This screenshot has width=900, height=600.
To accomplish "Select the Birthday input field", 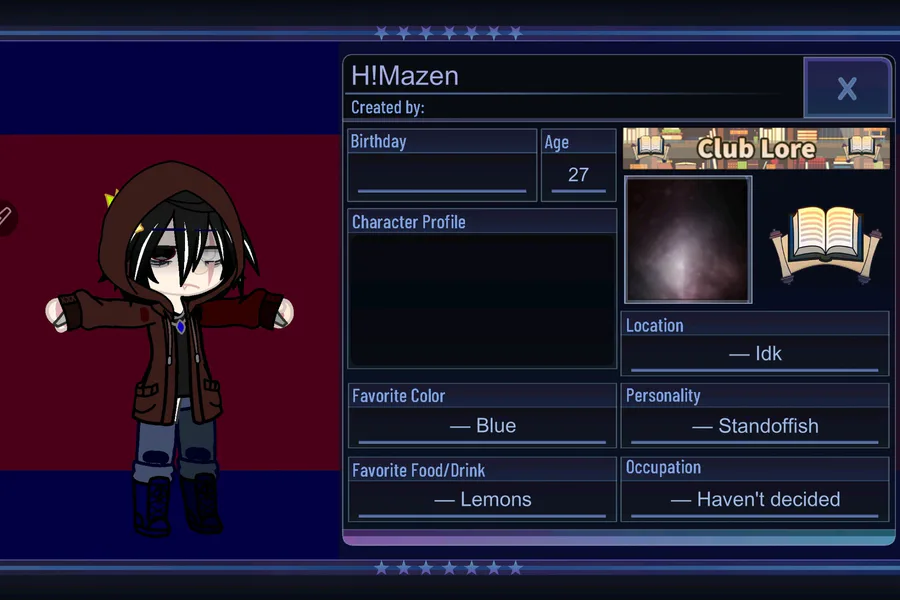I will pyautogui.click(x=441, y=176).
